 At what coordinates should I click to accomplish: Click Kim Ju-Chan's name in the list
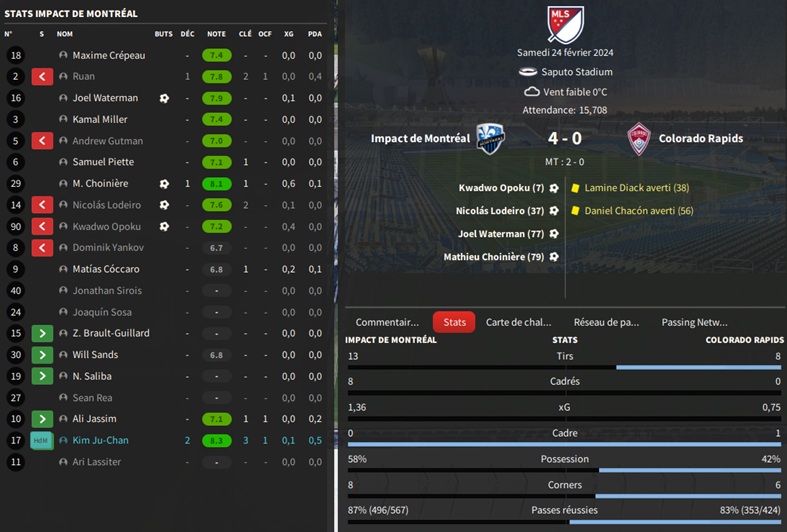(100, 440)
